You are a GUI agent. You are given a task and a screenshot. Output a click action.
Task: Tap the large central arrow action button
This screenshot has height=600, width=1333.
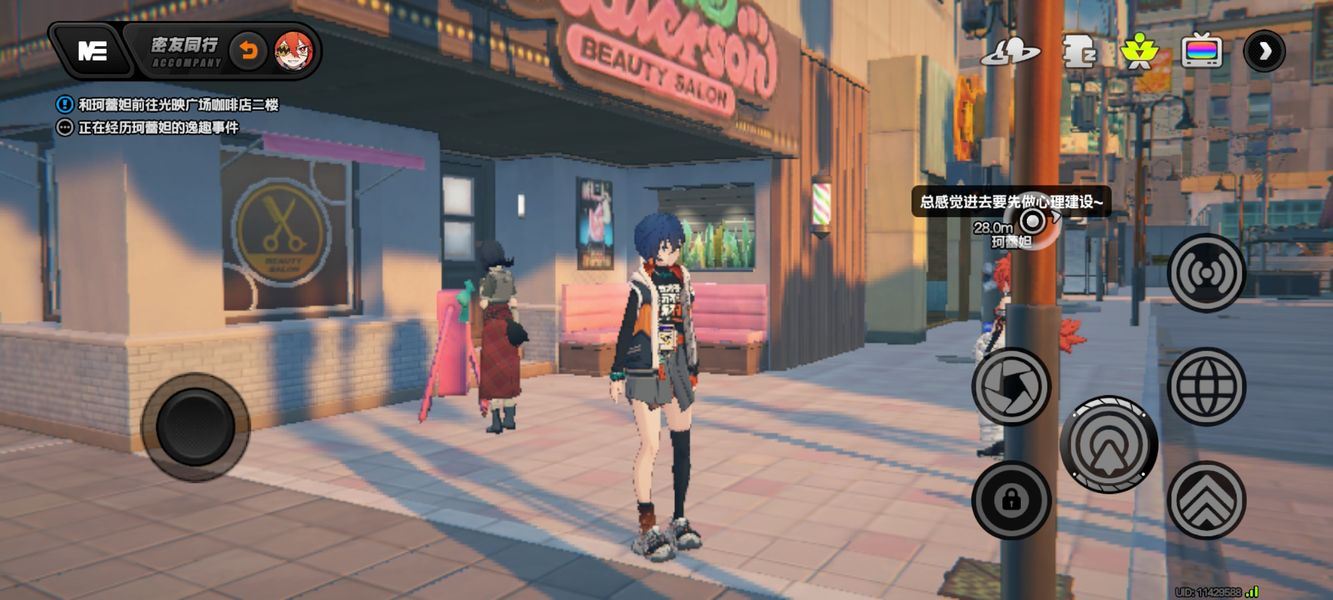click(x=1108, y=444)
